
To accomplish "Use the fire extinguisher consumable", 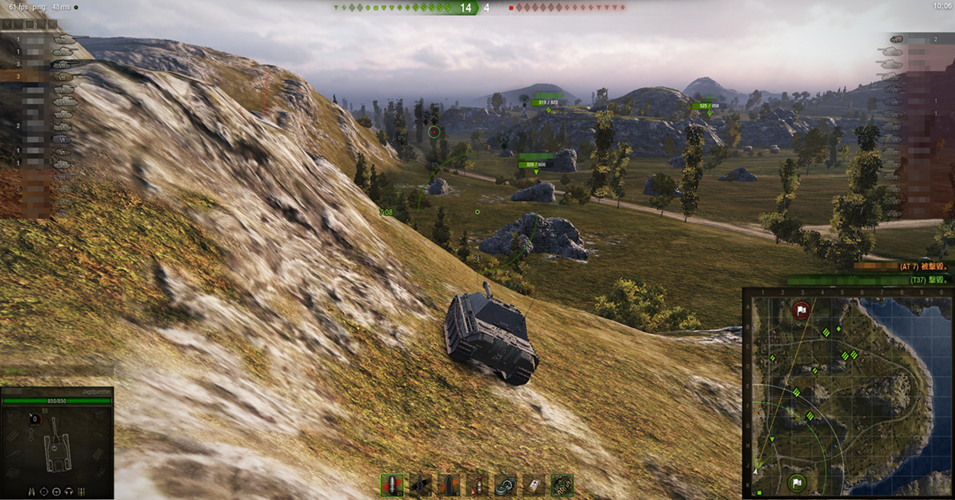I will coord(477,485).
